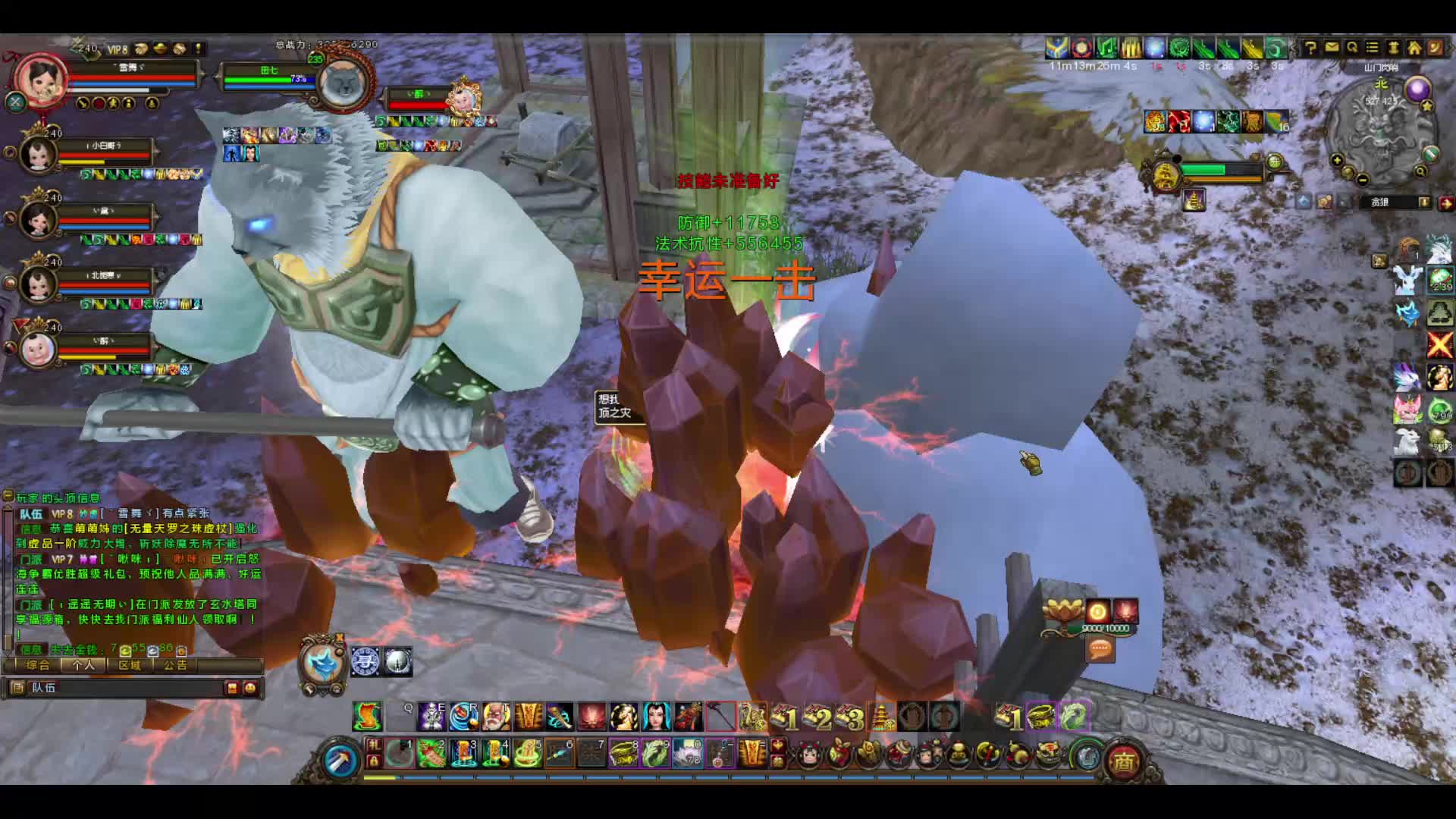Click the orange speech bubble chat icon
The image size is (1456, 819).
tap(1100, 649)
